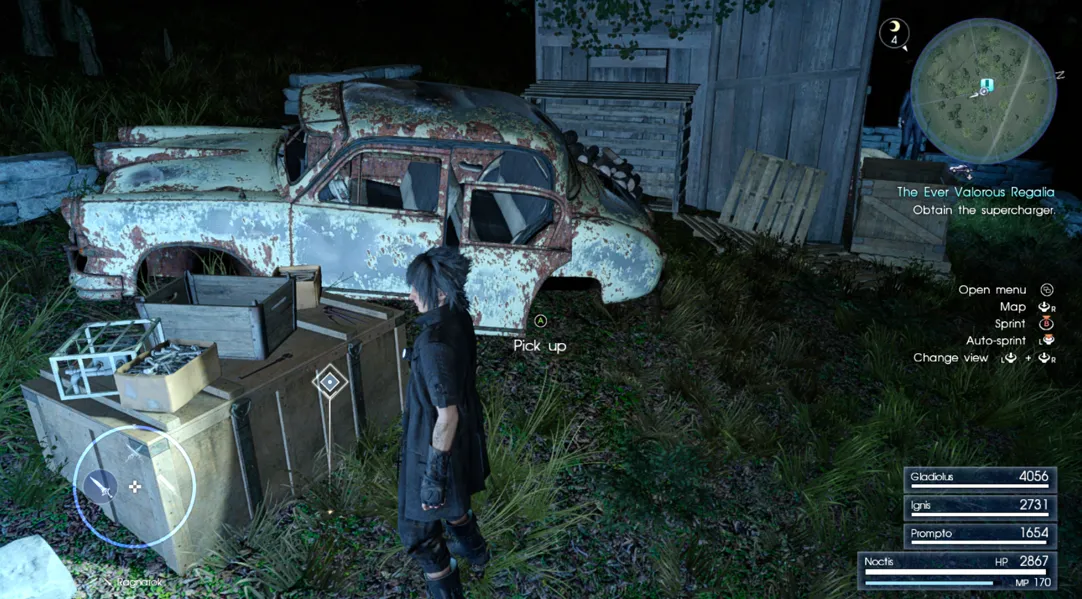Screen dimensions: 1082x599
Task: Select the Ragnarok weapon wheel
Action: click(133, 486)
